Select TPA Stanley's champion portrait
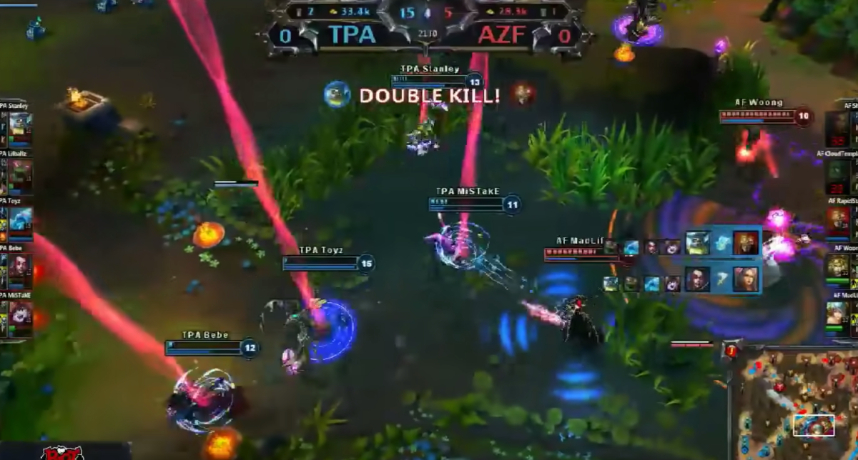The width and height of the screenshot is (858, 460). coord(20,127)
